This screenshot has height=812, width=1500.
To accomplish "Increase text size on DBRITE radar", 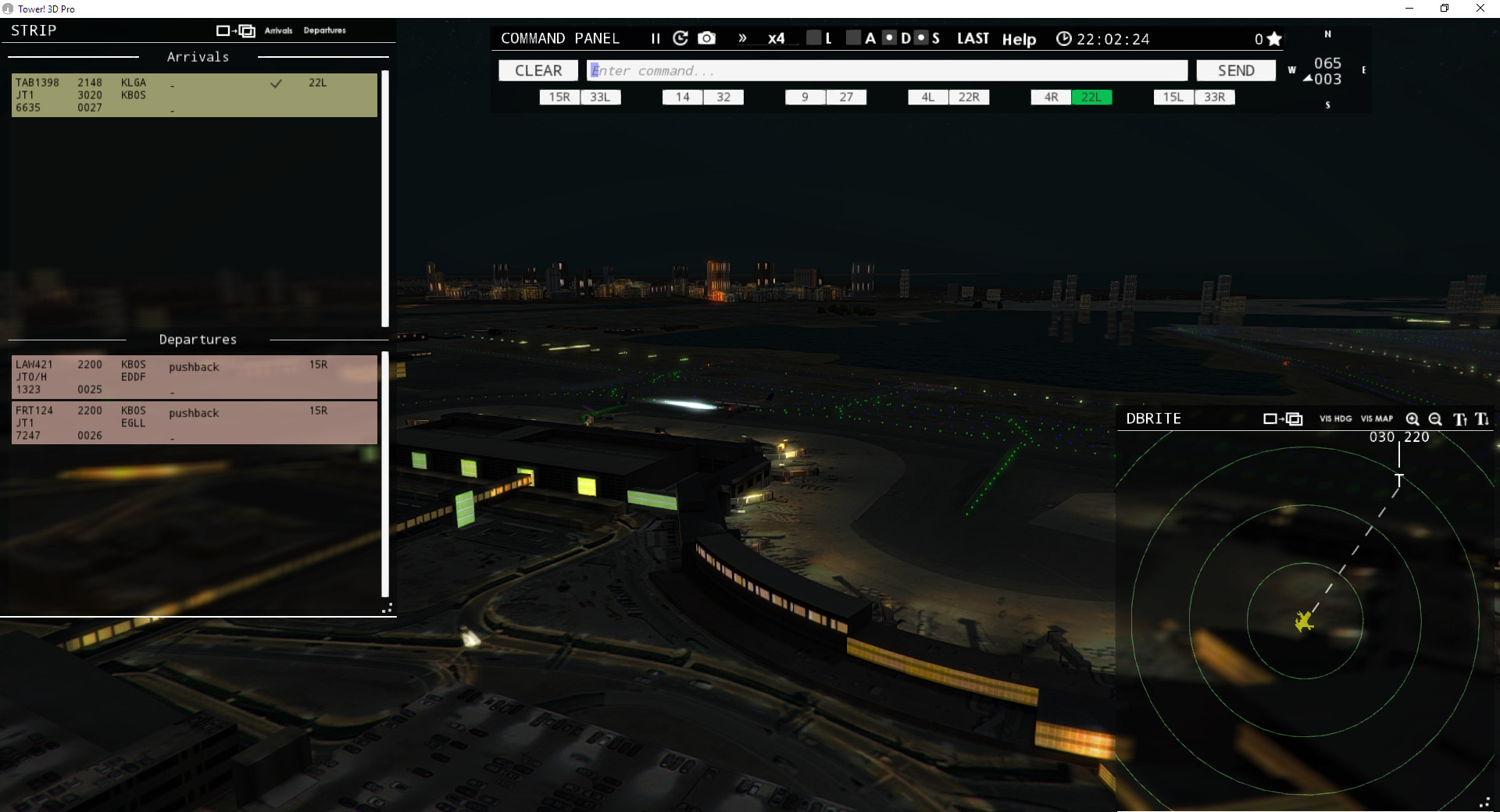I will pyautogui.click(x=1459, y=419).
